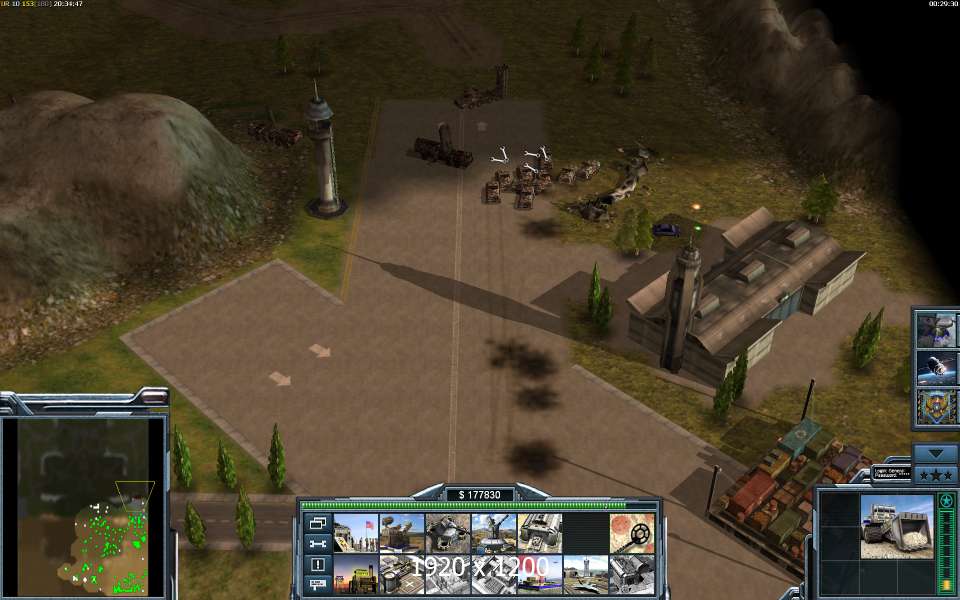Open the eagle medal general's emblem shortcut
The height and width of the screenshot is (600, 960).
[937, 407]
